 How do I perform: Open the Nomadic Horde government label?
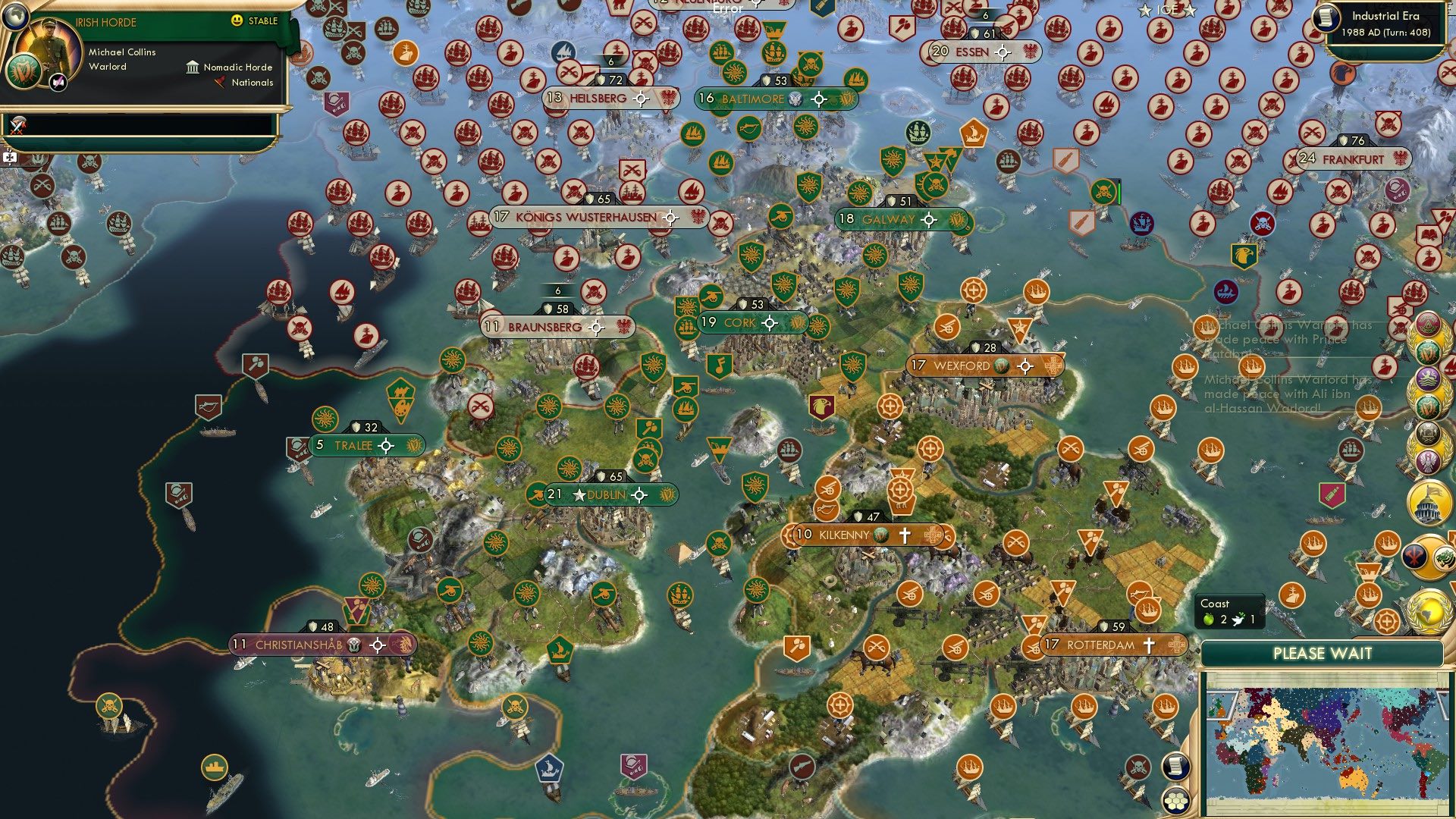(236, 67)
